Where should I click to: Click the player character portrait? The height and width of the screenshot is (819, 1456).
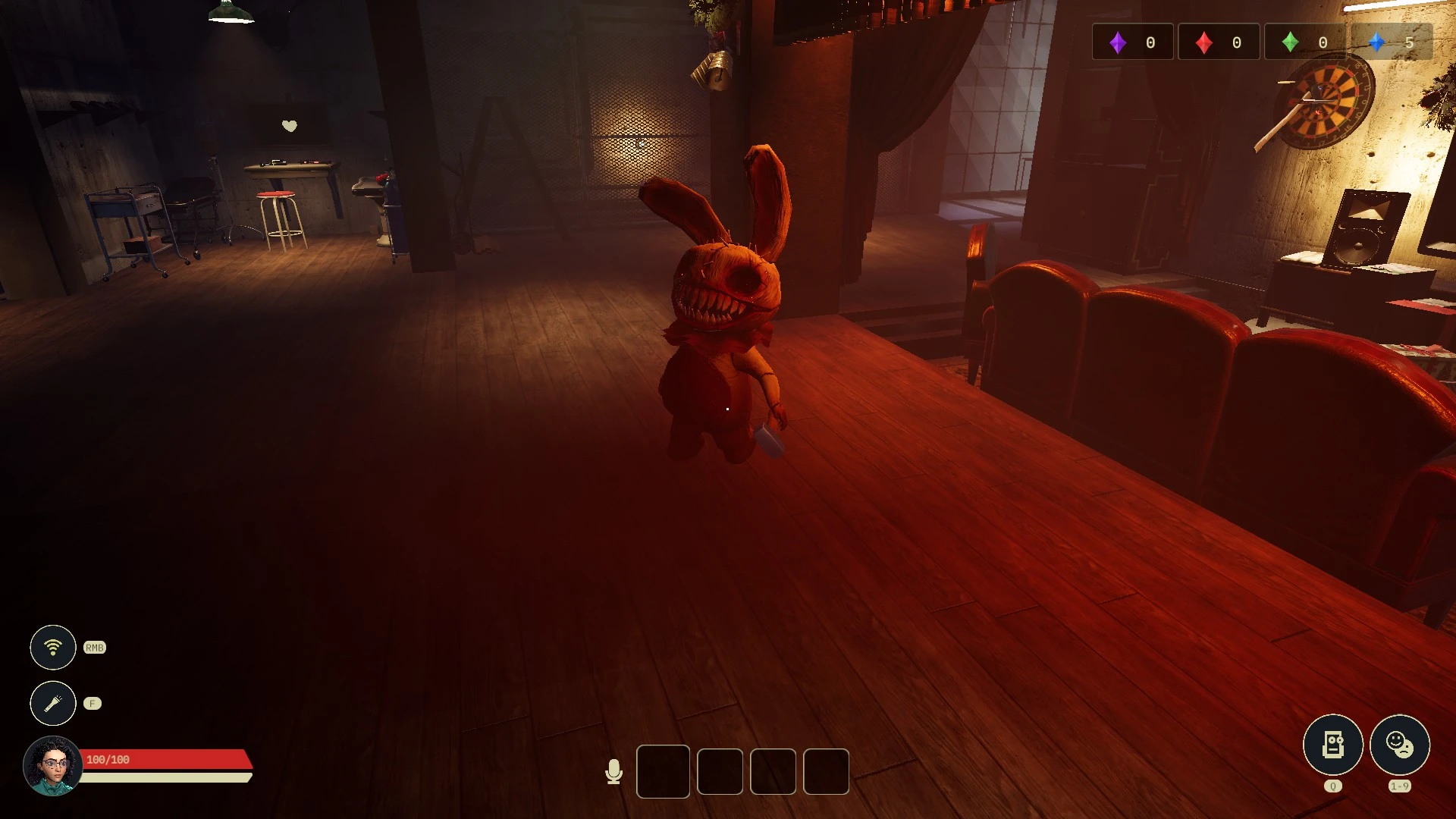coord(52,765)
